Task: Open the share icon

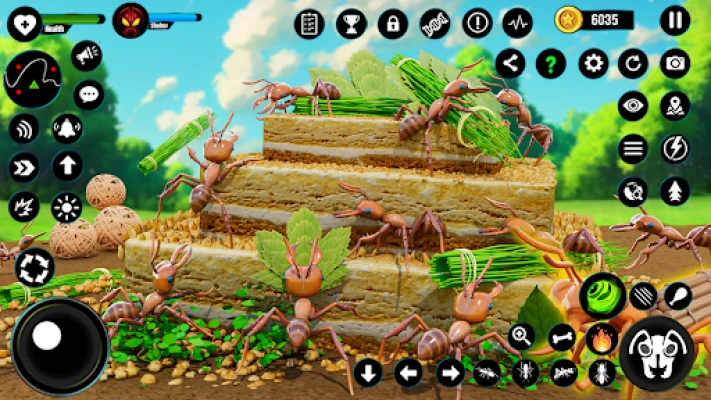Action: [510, 64]
